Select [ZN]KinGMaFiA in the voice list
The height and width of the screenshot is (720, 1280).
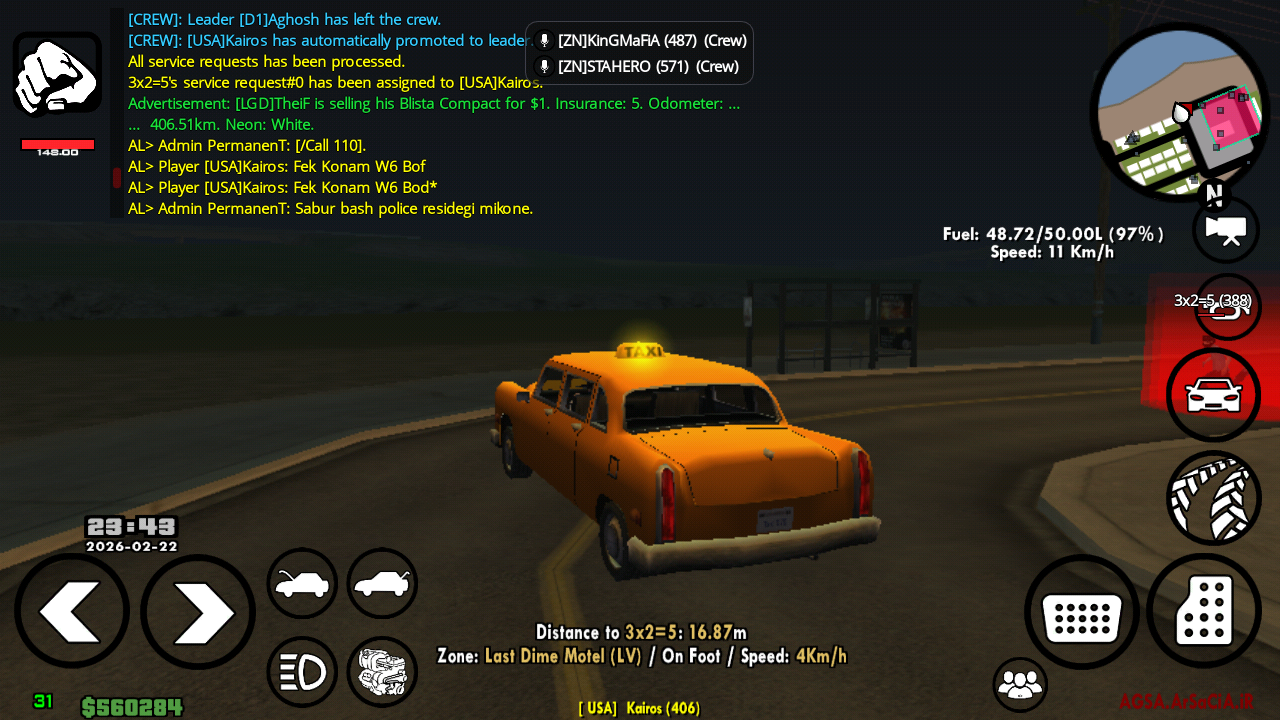651,41
